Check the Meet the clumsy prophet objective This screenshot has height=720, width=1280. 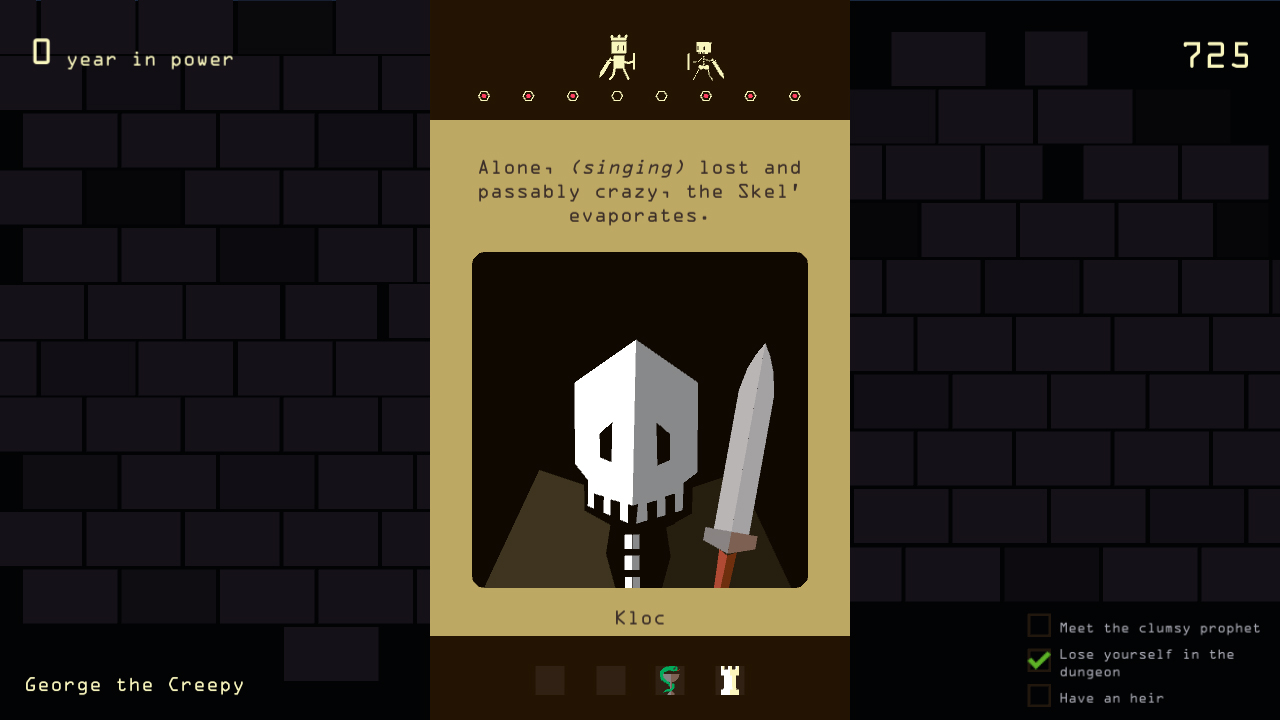click(x=1039, y=625)
